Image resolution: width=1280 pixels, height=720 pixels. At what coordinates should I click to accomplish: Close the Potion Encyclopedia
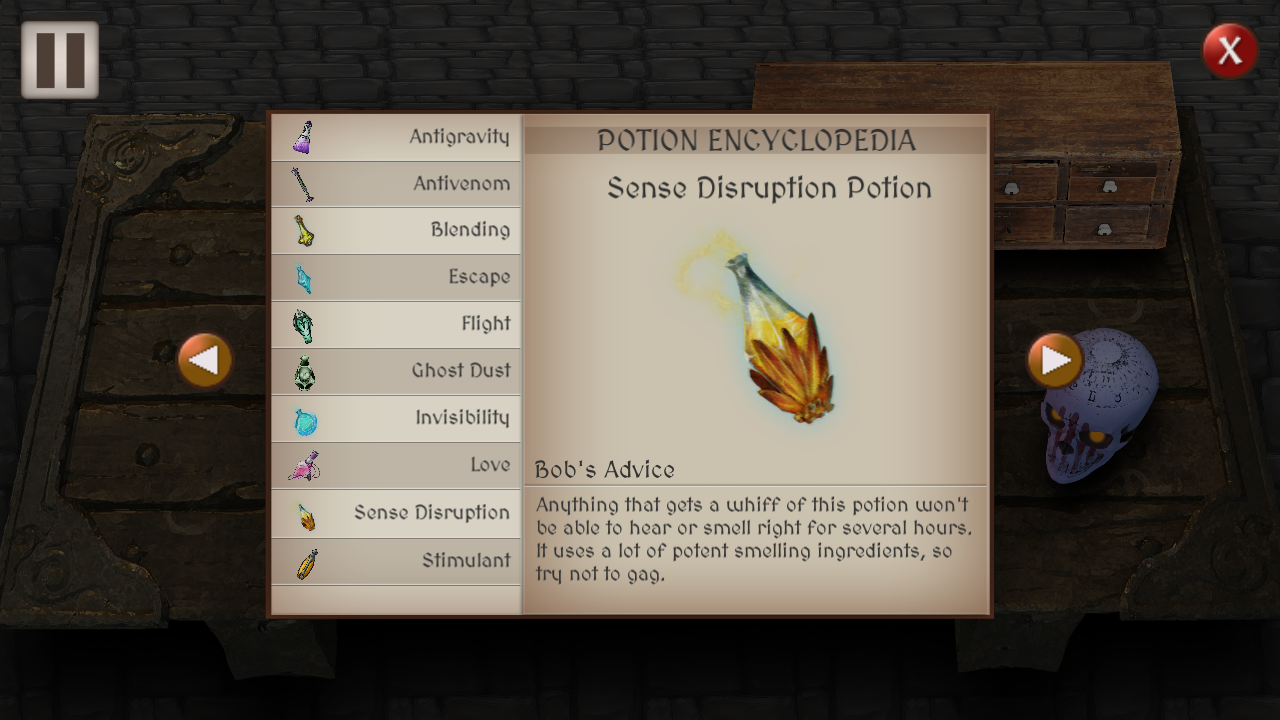click(x=1229, y=50)
